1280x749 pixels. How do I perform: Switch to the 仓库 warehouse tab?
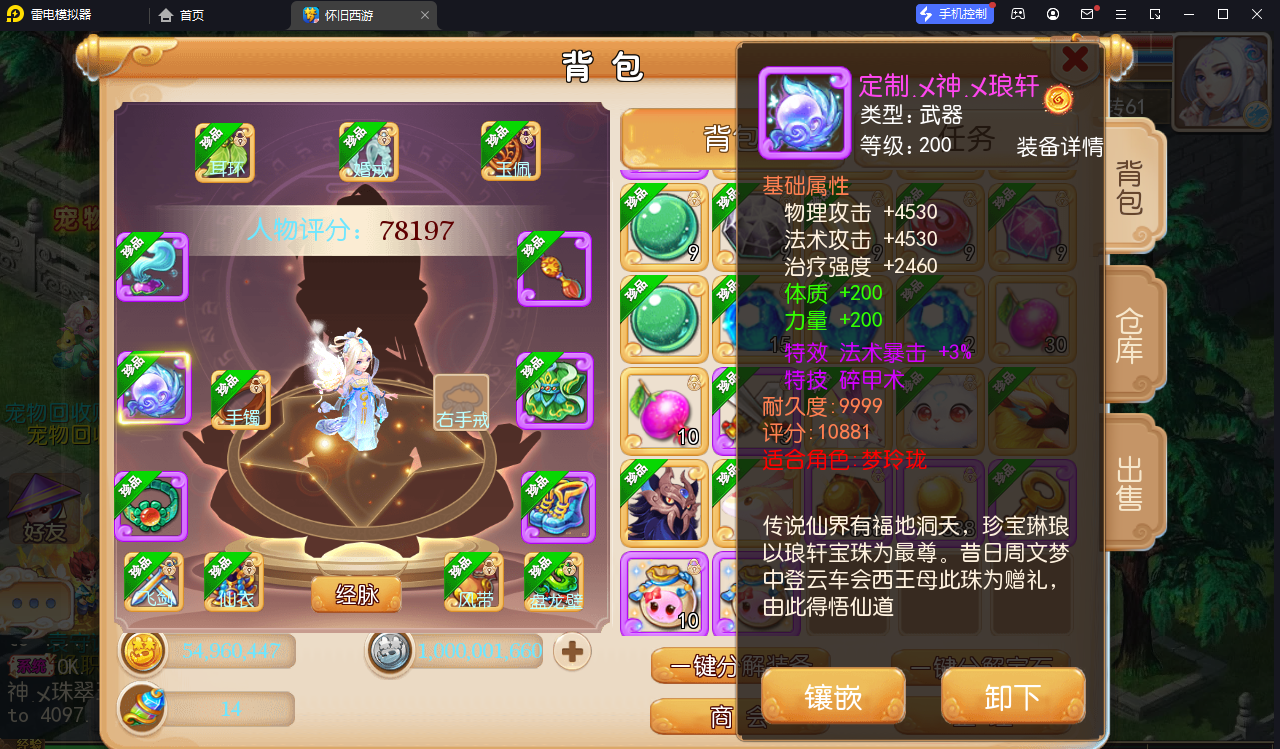1130,335
